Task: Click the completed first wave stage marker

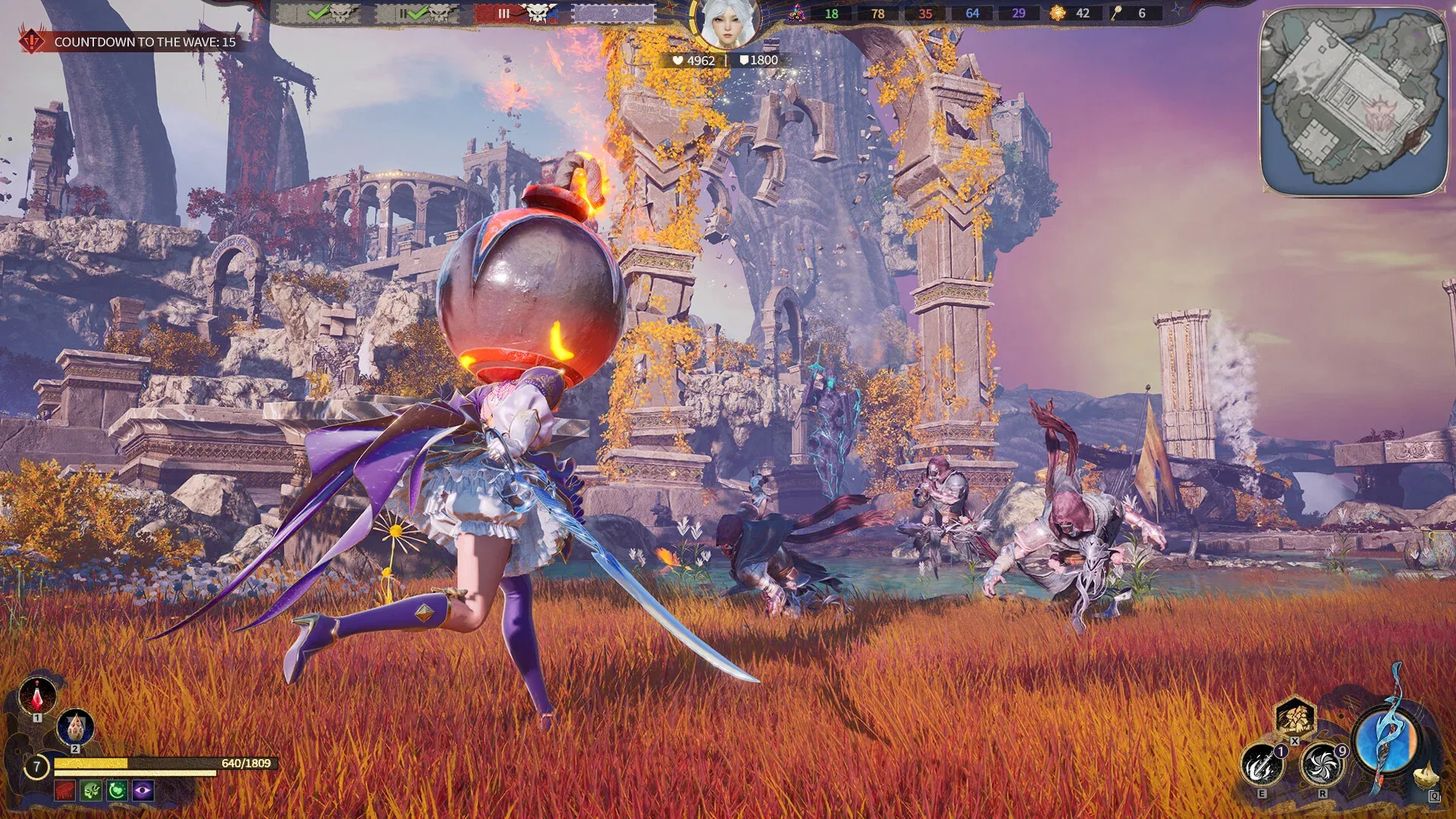Action: (x=318, y=13)
